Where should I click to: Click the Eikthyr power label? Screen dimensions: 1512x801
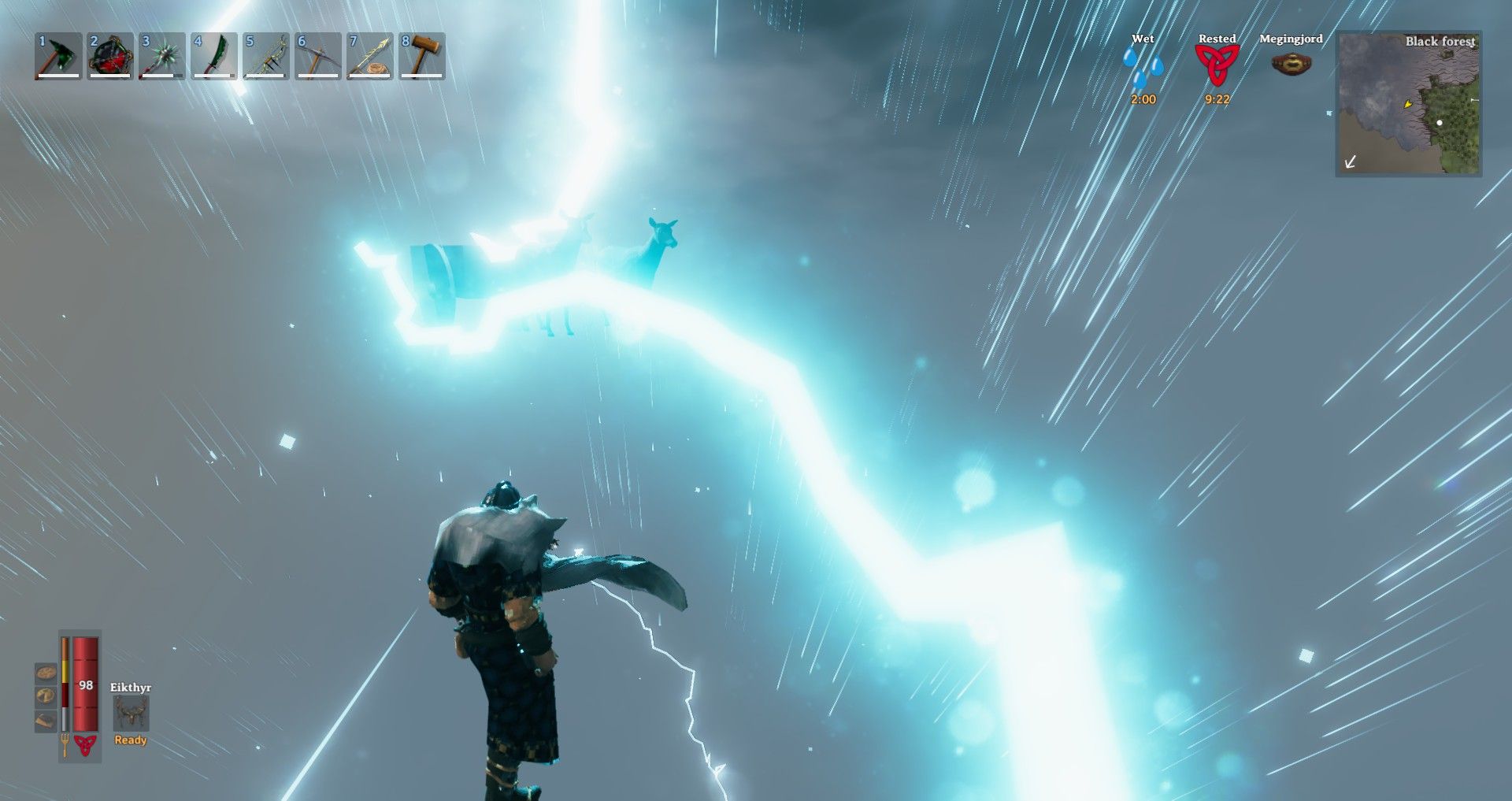(131, 687)
